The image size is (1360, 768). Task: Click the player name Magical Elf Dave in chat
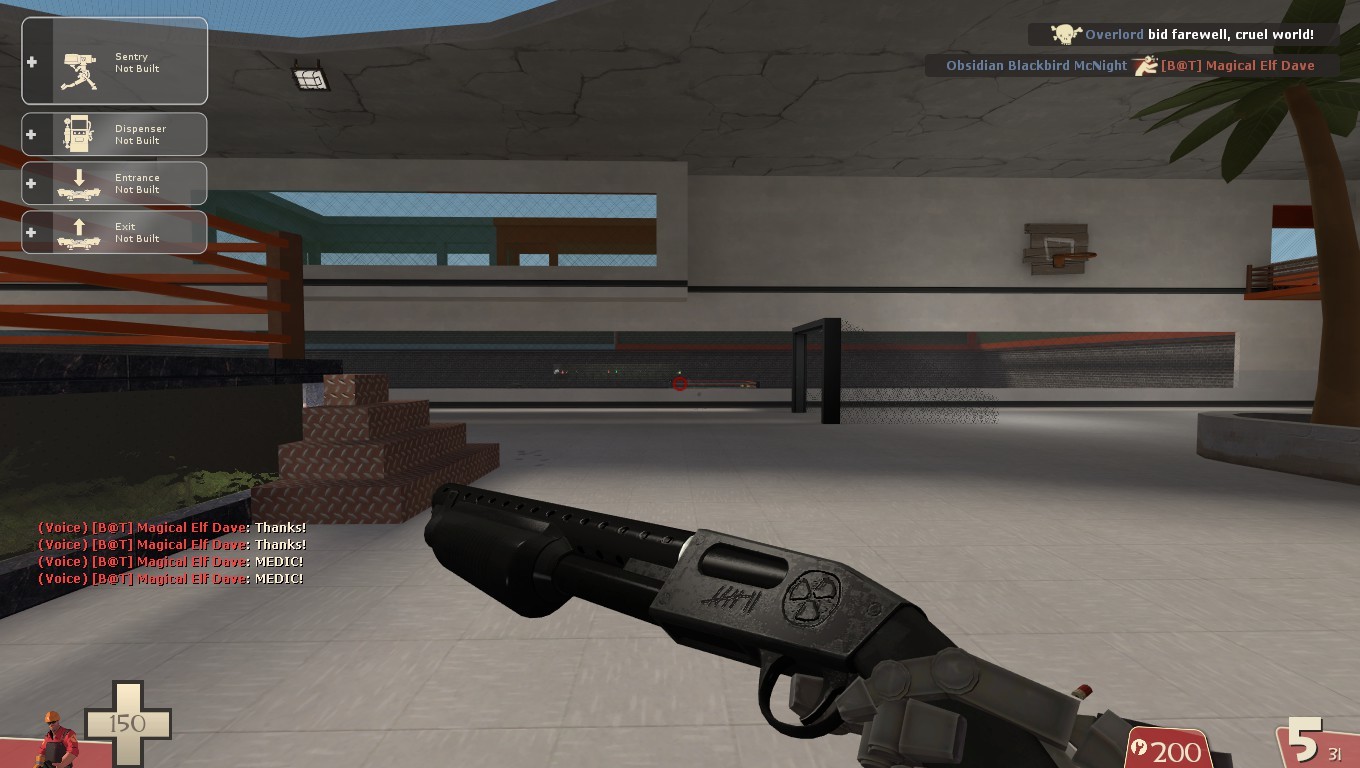tap(186, 527)
